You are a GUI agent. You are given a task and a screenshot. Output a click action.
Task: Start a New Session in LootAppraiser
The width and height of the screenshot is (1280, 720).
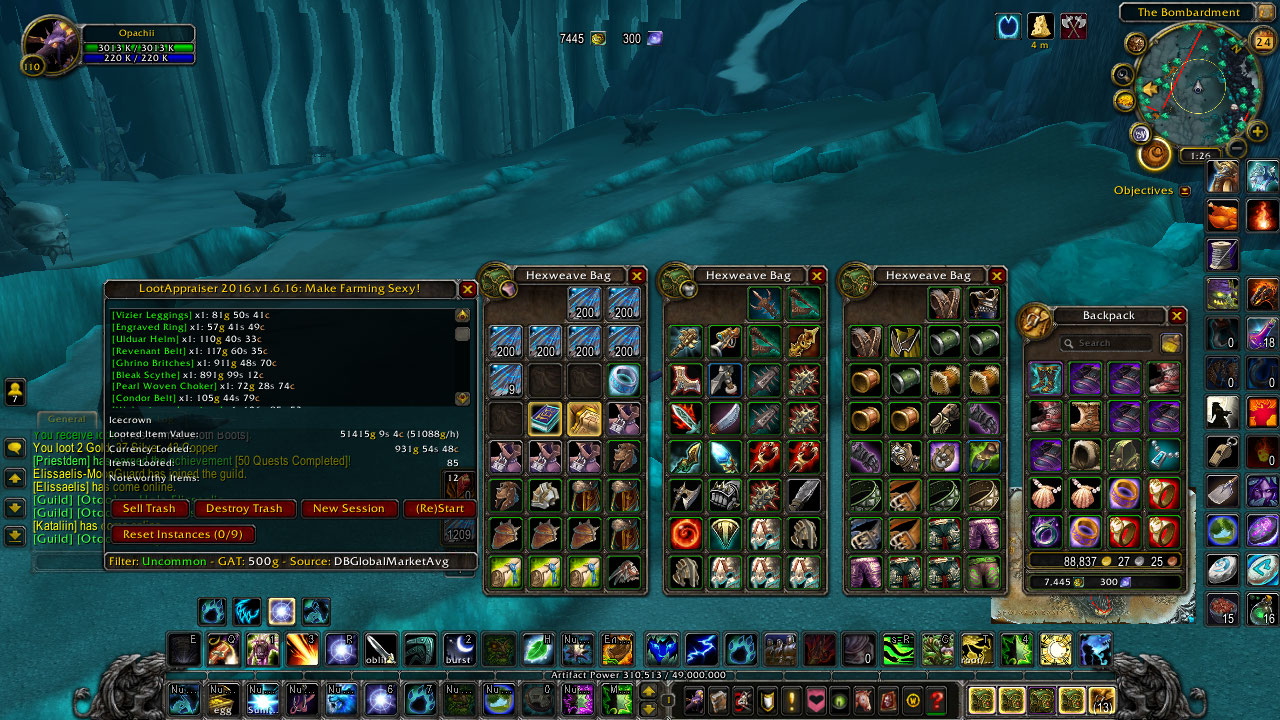point(348,508)
